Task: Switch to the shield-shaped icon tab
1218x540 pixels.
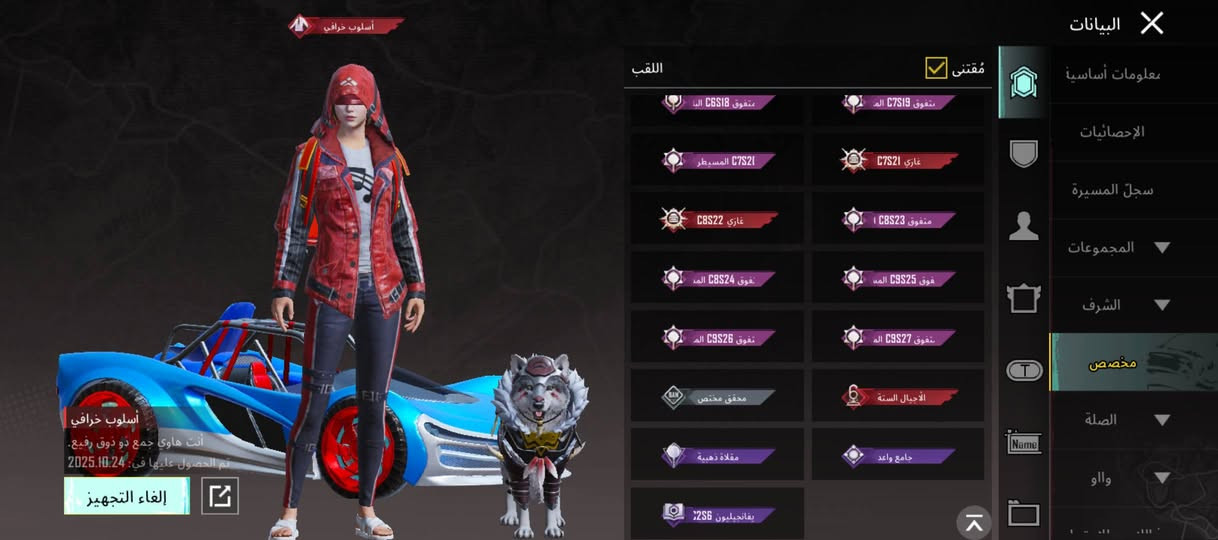Action: [1023, 153]
